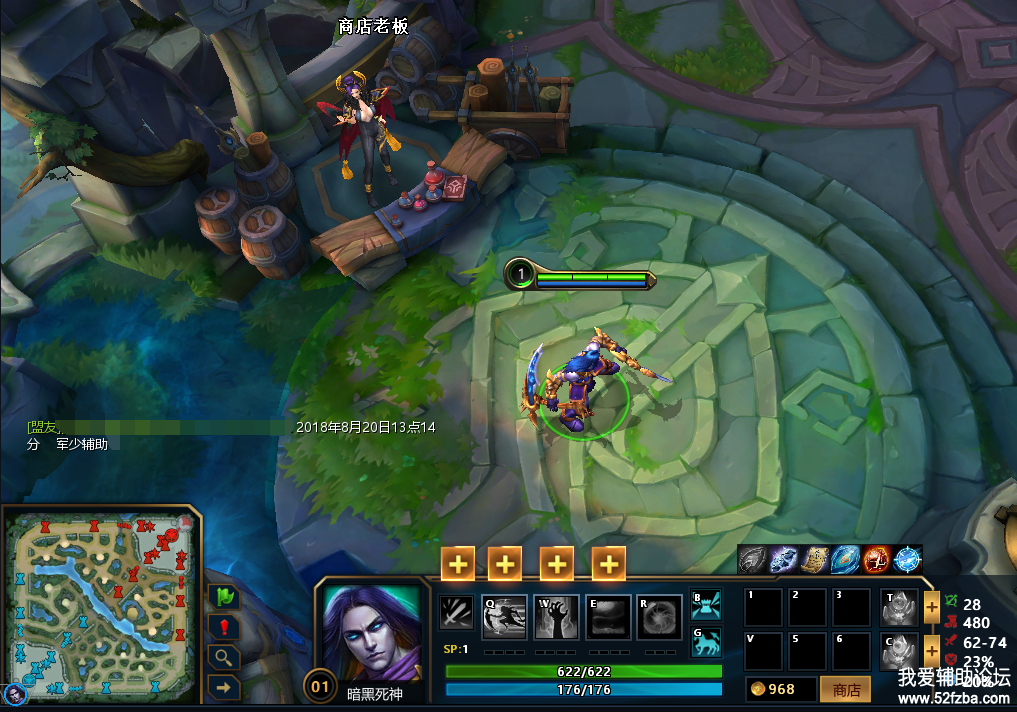The height and width of the screenshot is (712, 1017).
Task: Select the green flag ping button
Action: click(224, 596)
